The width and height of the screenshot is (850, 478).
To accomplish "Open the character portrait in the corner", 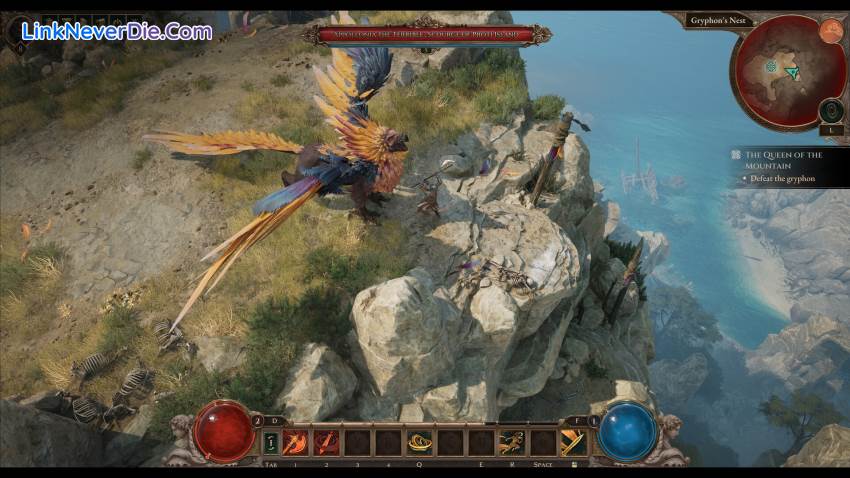I will (22, 30).
